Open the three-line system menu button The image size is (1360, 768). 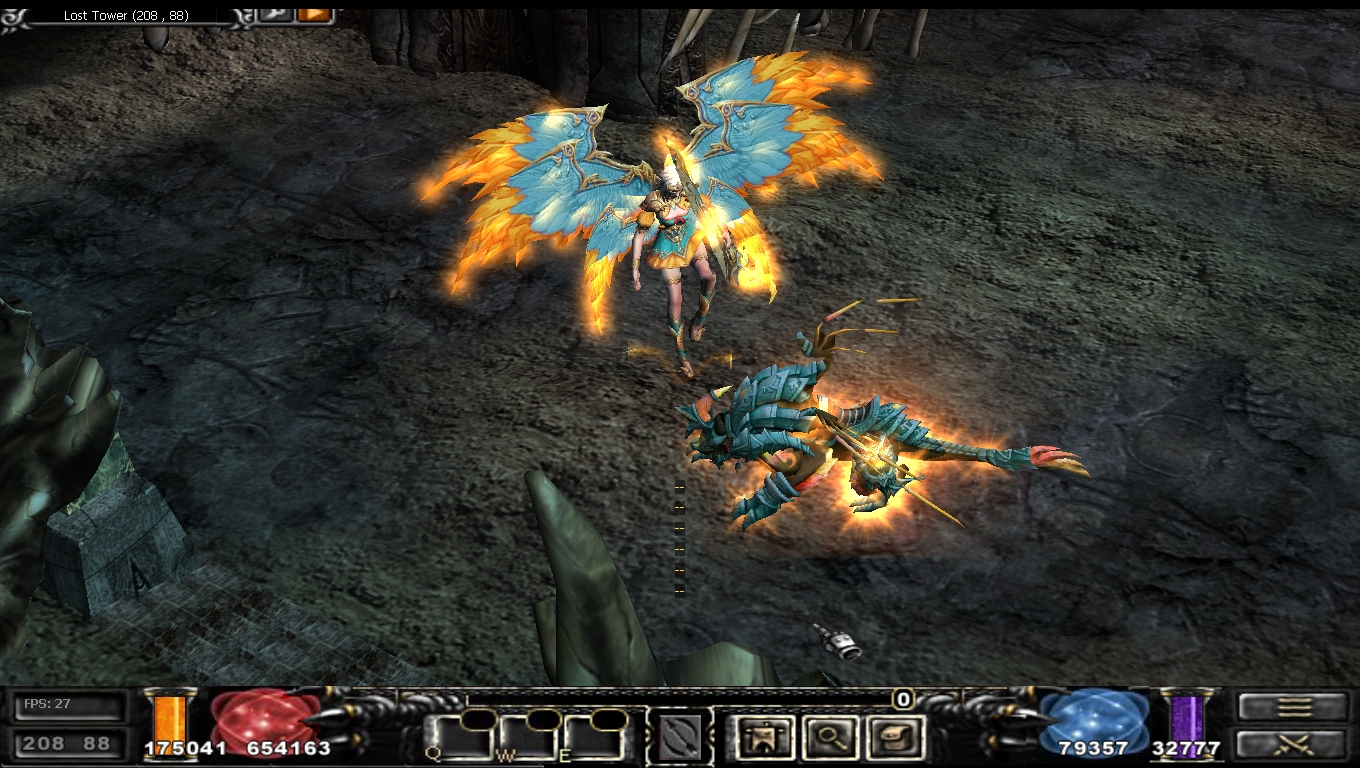click(1293, 707)
